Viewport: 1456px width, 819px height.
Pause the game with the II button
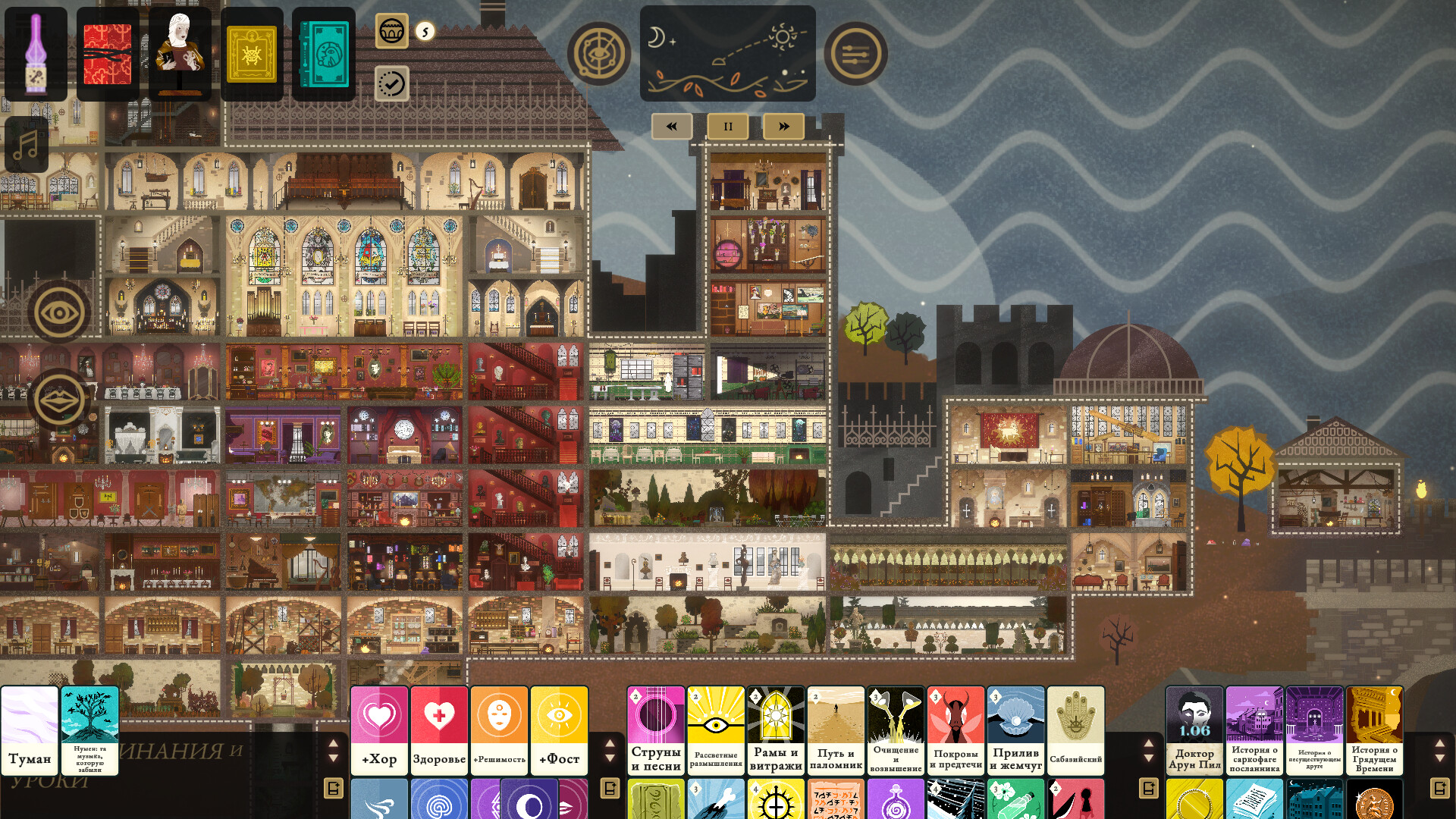tap(727, 127)
